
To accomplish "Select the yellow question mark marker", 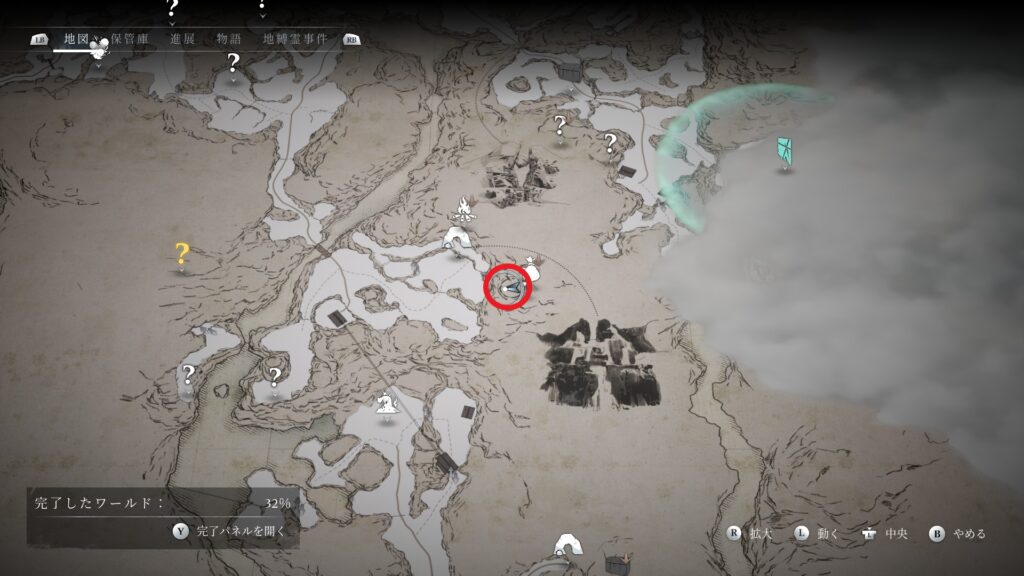I will pos(182,254).
